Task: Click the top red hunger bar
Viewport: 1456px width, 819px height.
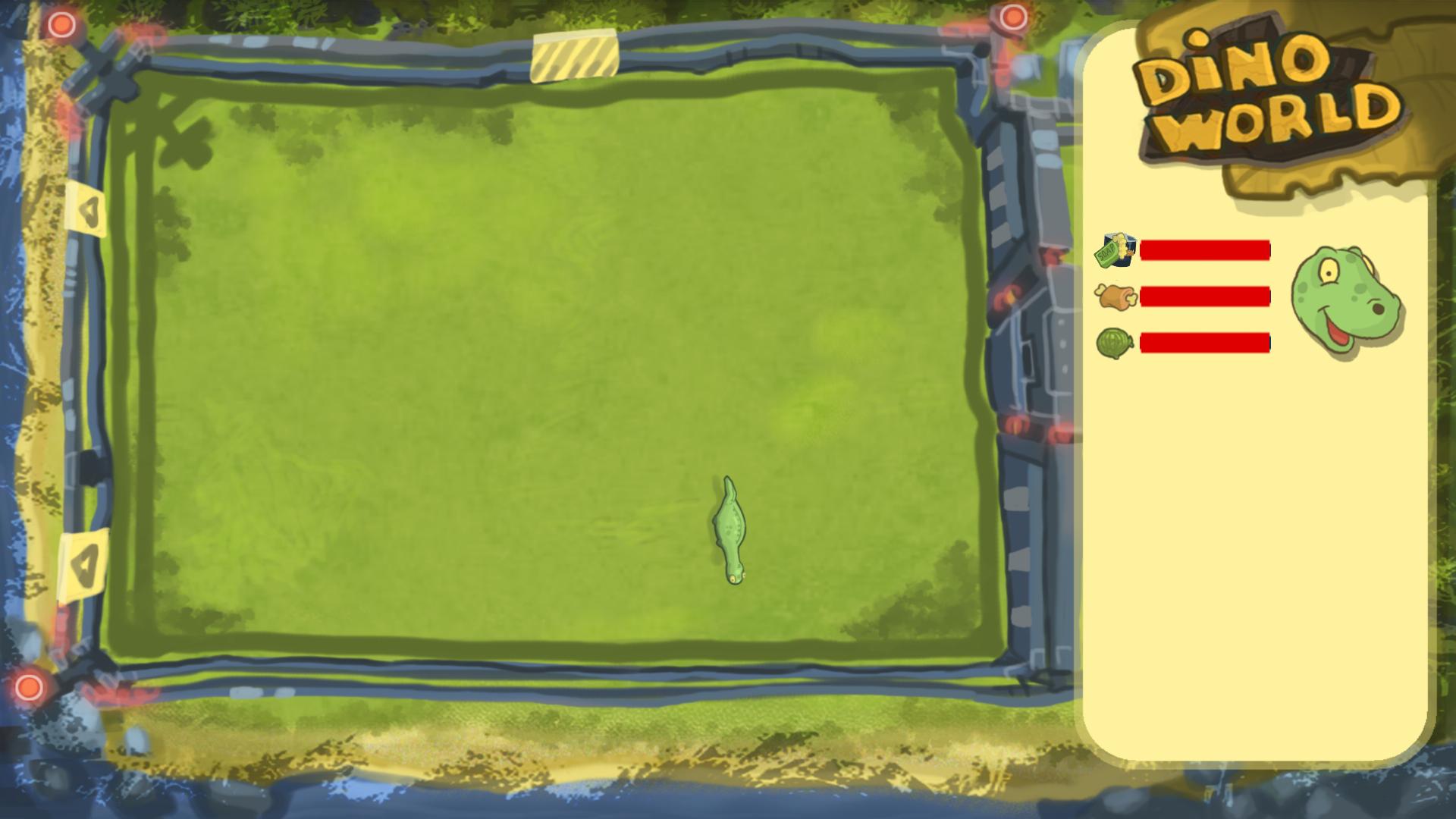Action: 1206,250
